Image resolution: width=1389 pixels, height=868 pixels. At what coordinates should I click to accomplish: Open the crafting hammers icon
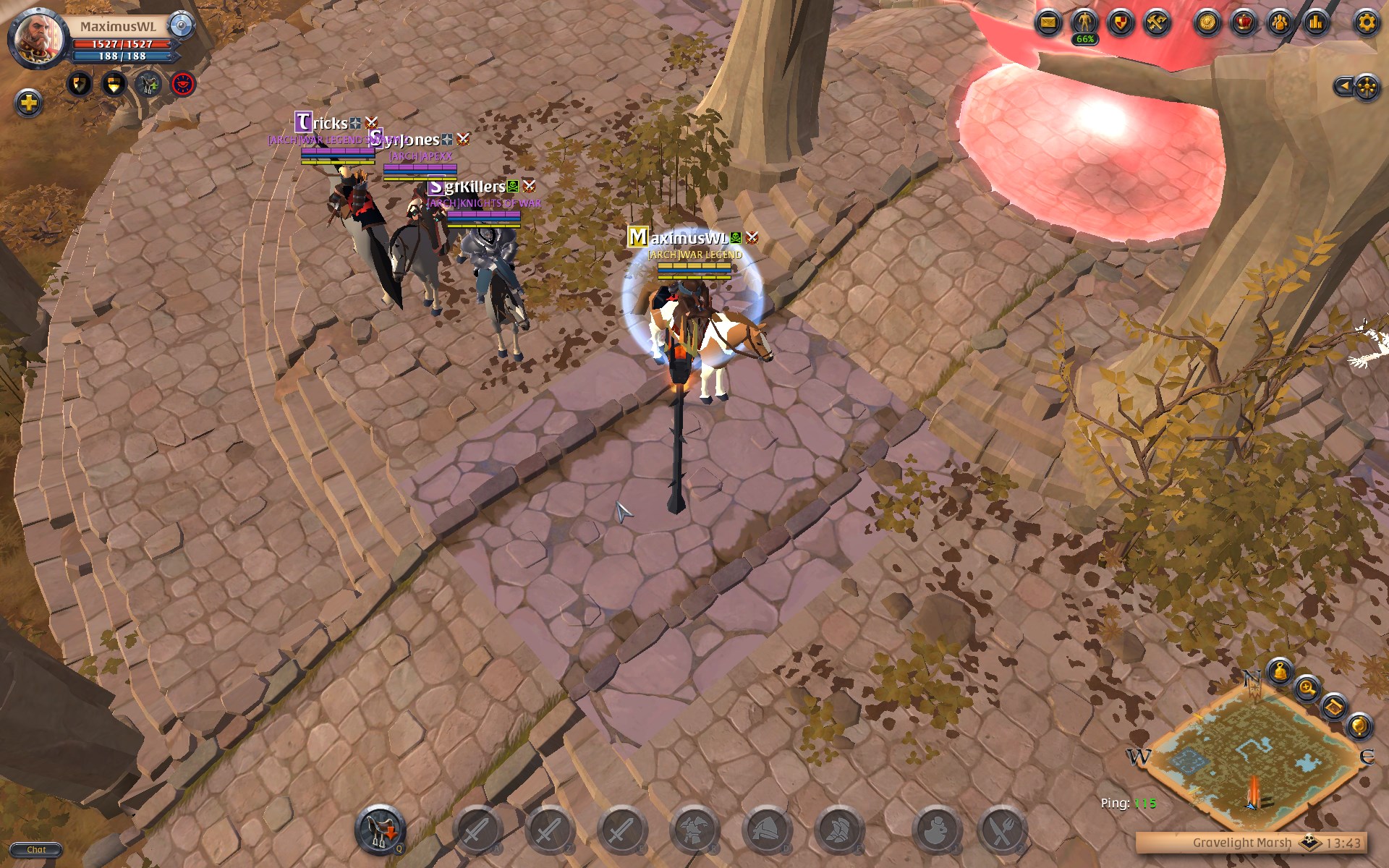(x=1155, y=22)
